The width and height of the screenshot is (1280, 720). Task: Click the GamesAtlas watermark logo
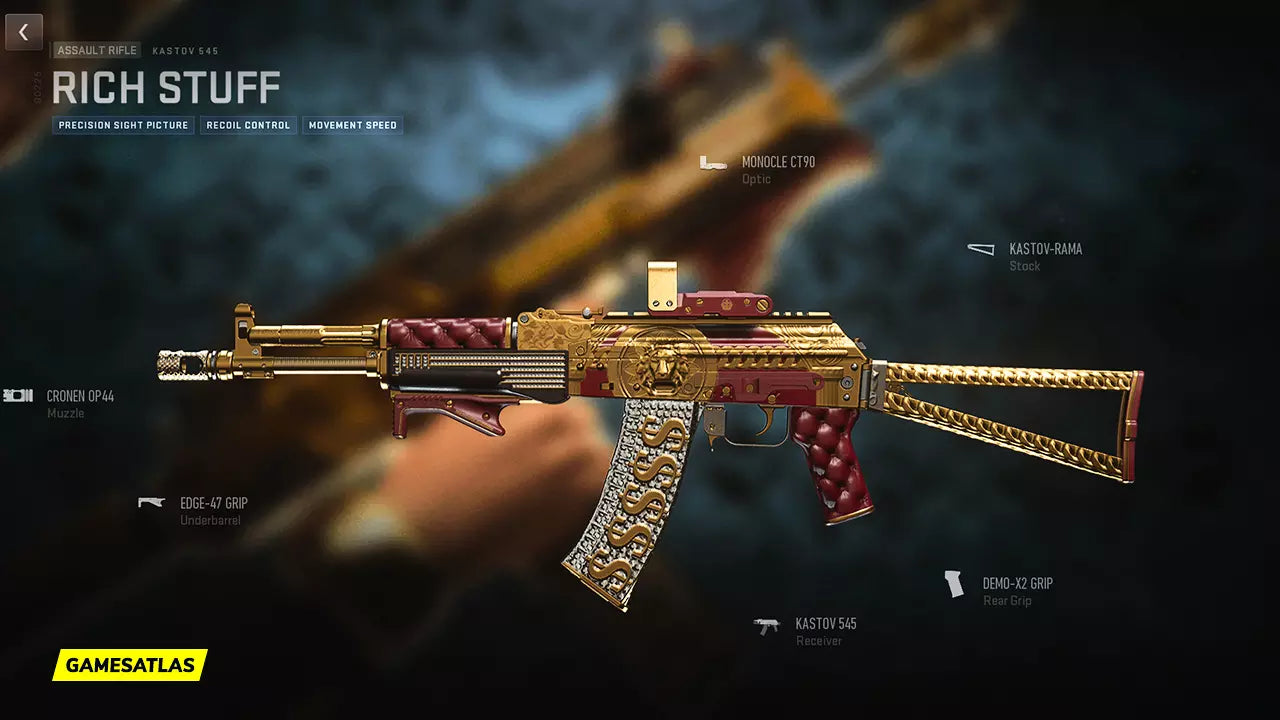(130, 665)
